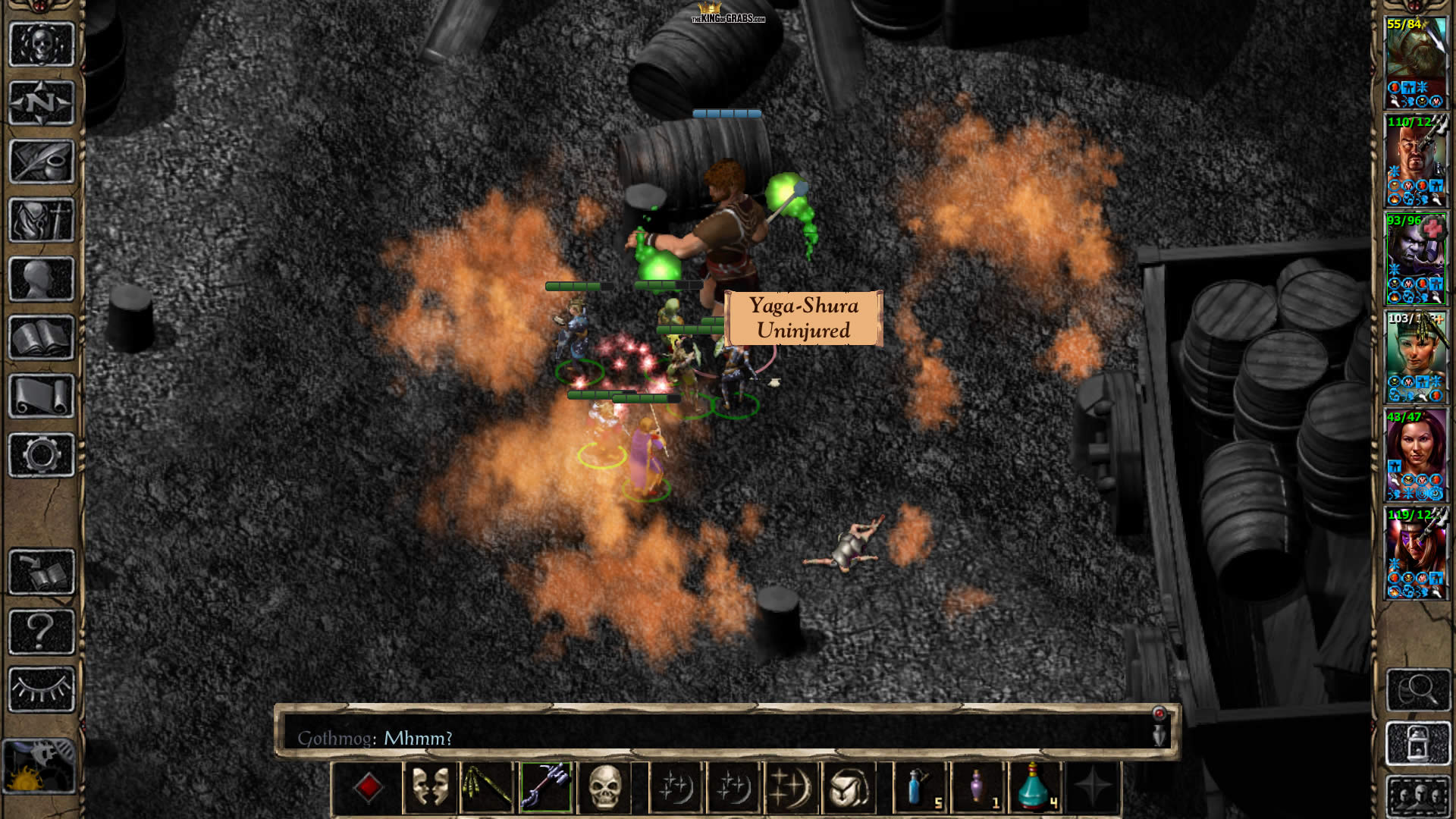Open the character record silhouette button

tap(42, 279)
